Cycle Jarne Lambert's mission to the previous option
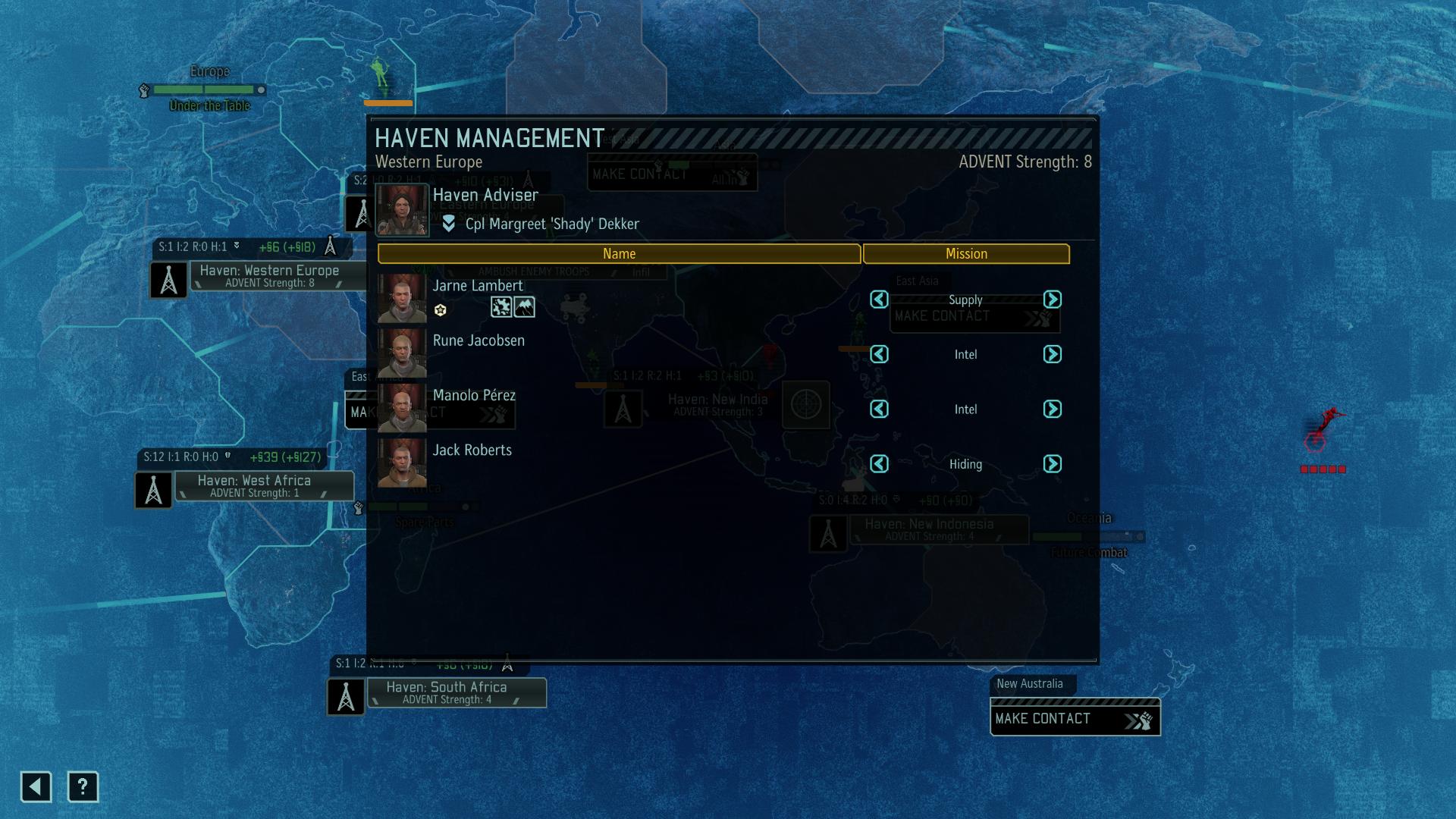1456x819 pixels. point(879,300)
